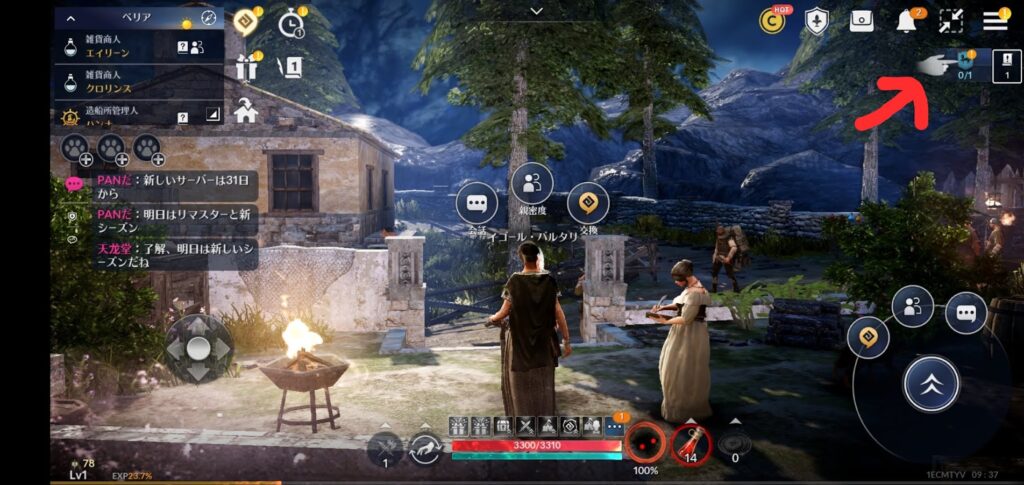Open the bag inventory icon
This screenshot has height=485, width=1024.
[x=862, y=21]
